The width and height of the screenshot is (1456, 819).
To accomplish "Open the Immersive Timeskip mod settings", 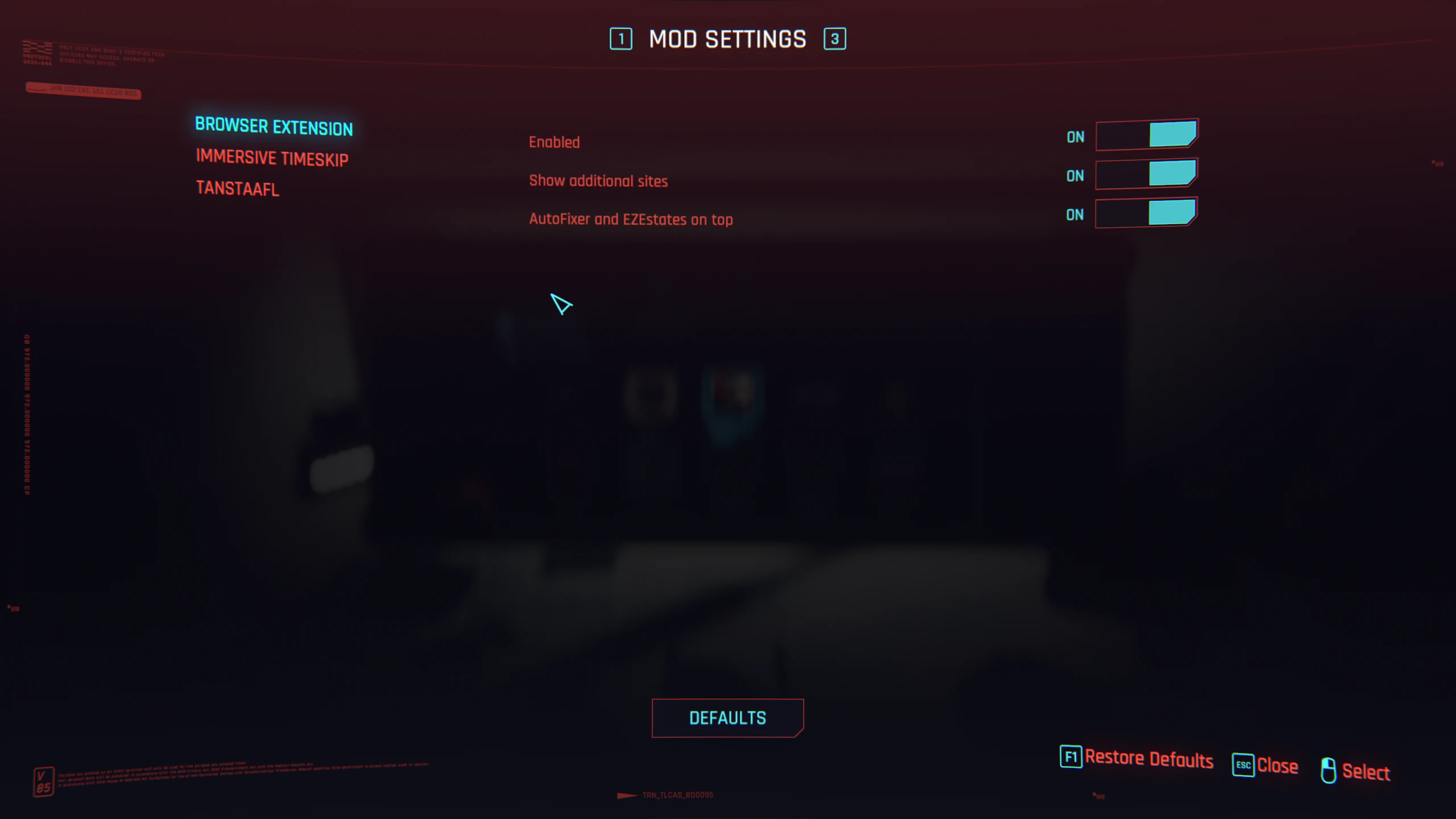I will [273, 158].
